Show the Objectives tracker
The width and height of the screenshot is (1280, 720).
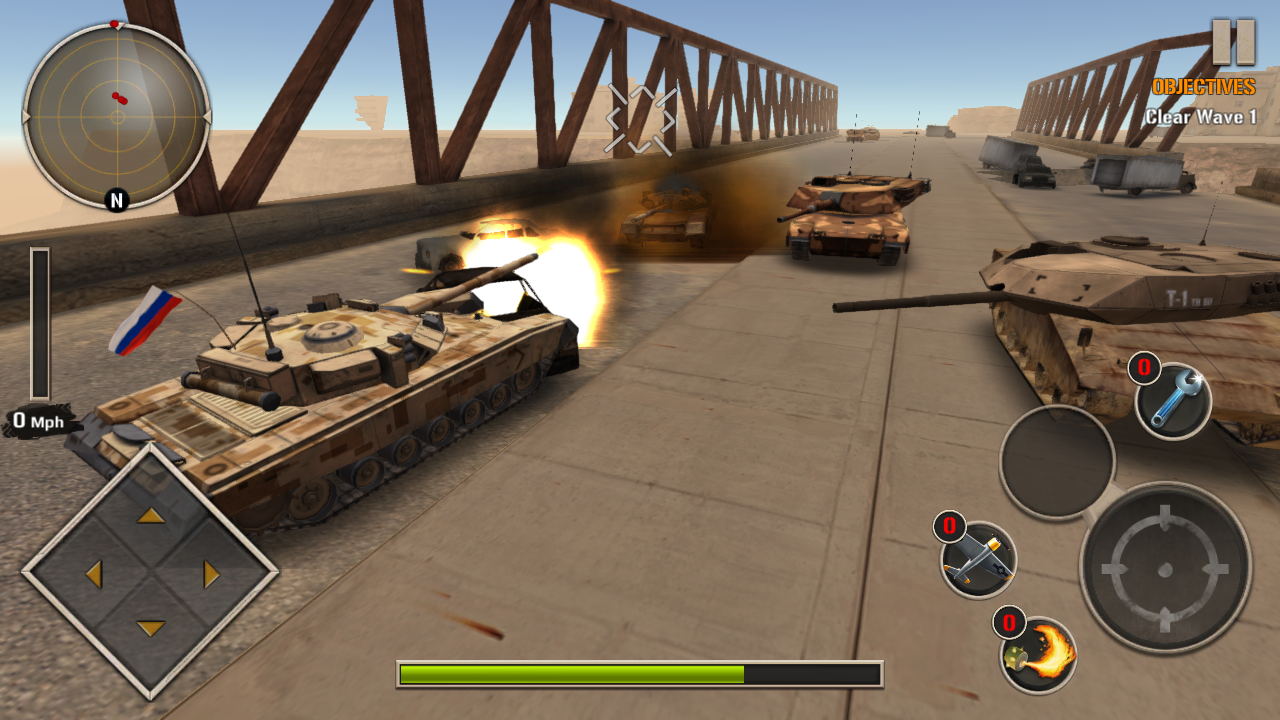[x=1202, y=87]
